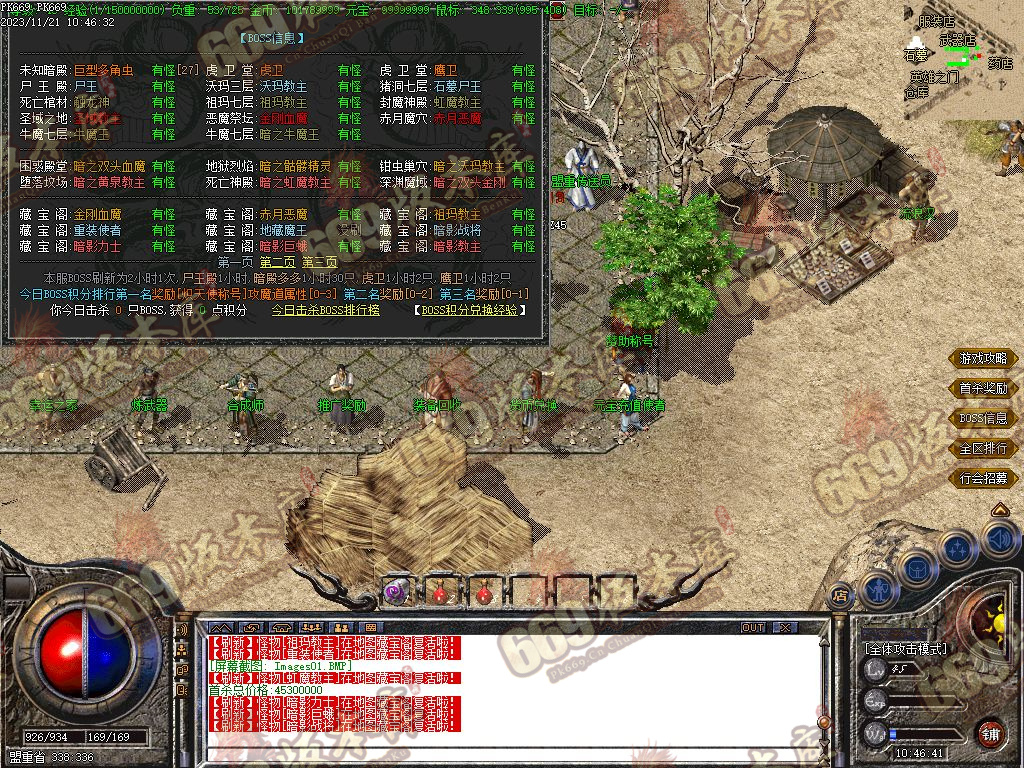The height and width of the screenshot is (768, 1024).
Task: Go to 第三页 of the BOSS list
Action: [320, 262]
